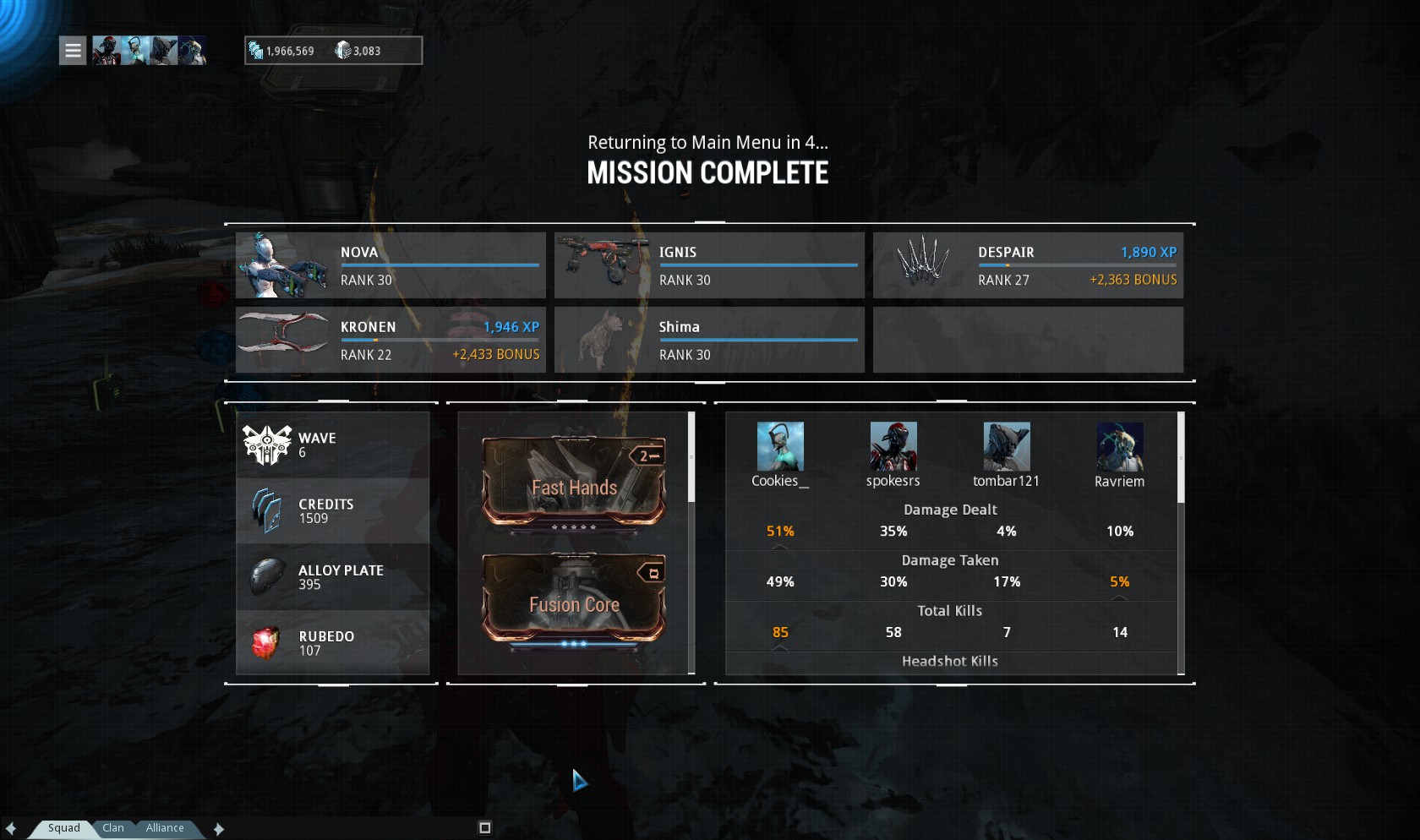Open the hamburger main menu

(73, 51)
